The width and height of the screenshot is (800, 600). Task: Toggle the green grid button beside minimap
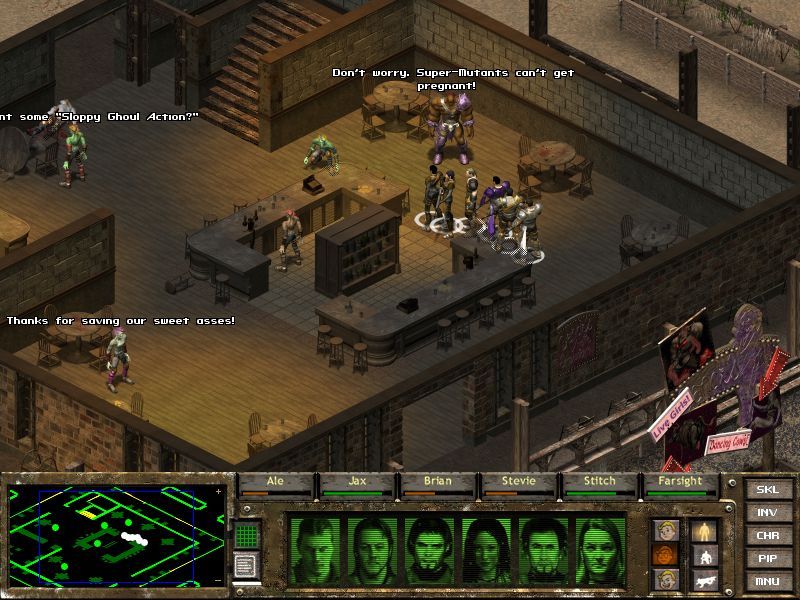coord(247,535)
